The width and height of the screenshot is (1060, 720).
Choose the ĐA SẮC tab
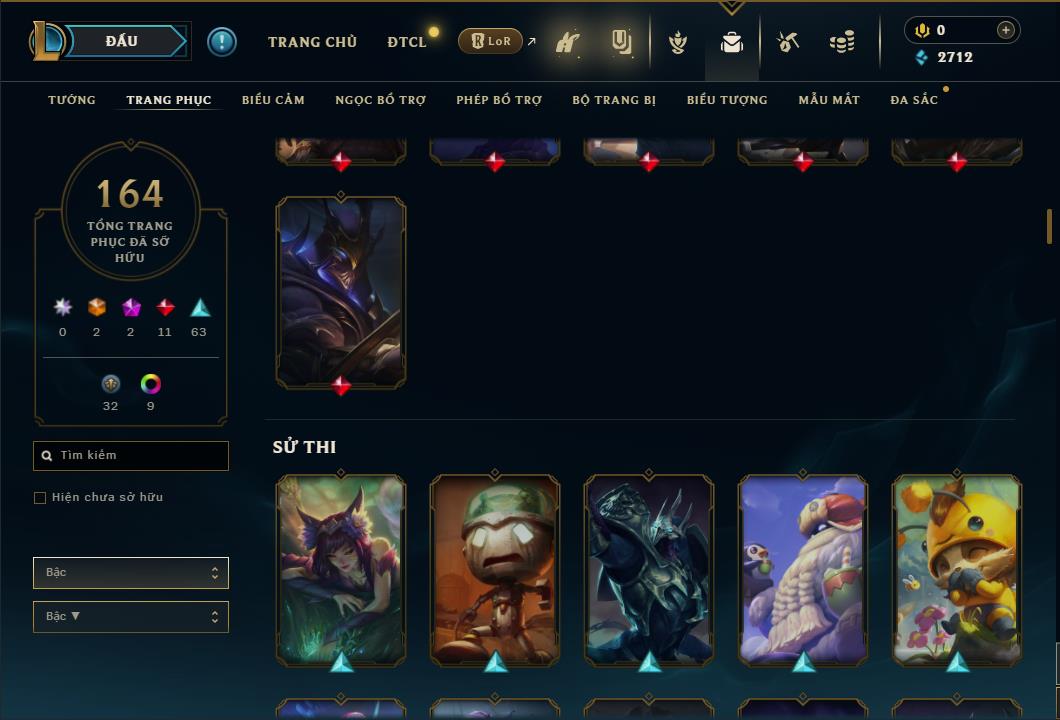point(914,100)
